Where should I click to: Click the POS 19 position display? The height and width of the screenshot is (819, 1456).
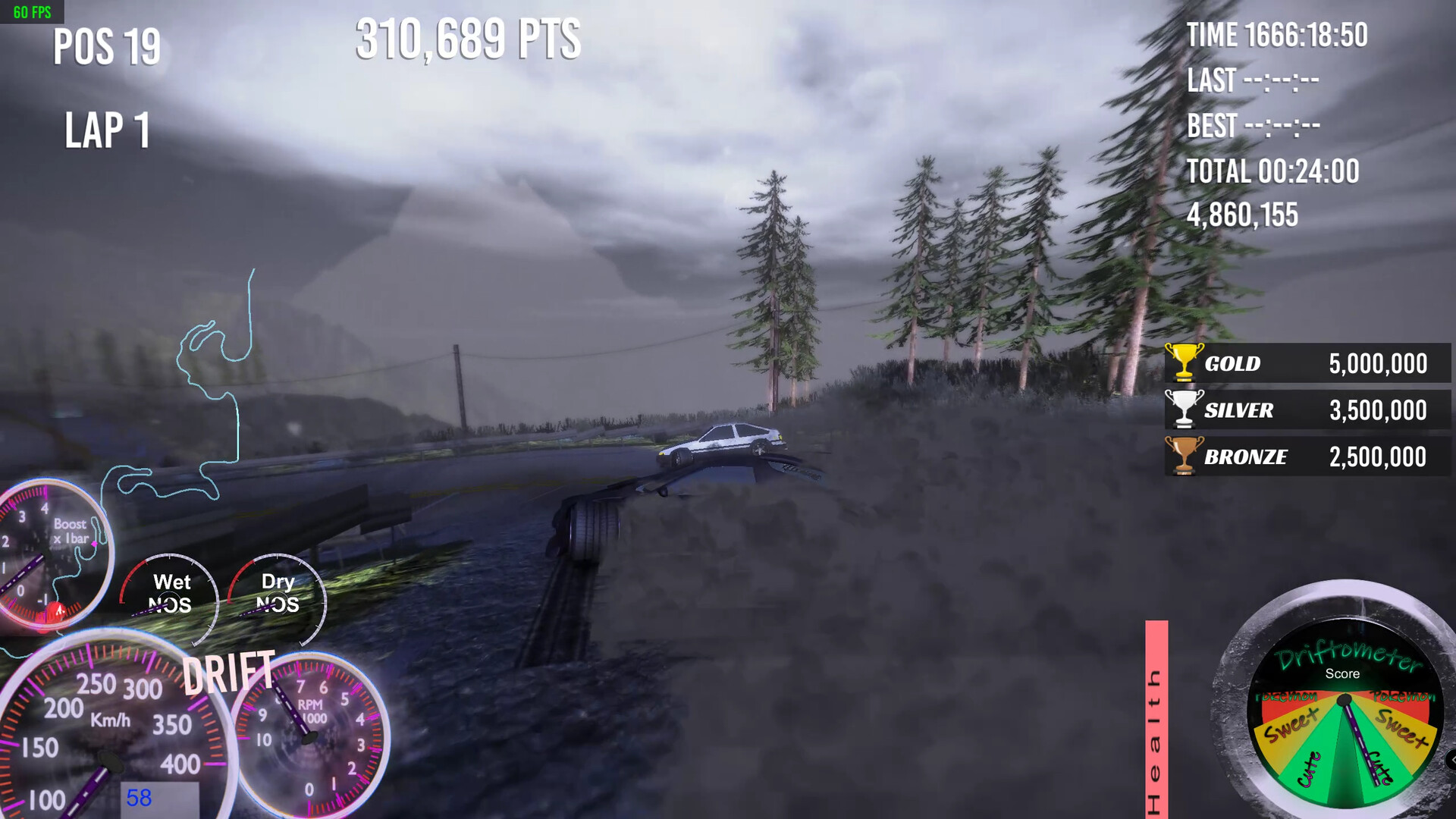click(106, 47)
